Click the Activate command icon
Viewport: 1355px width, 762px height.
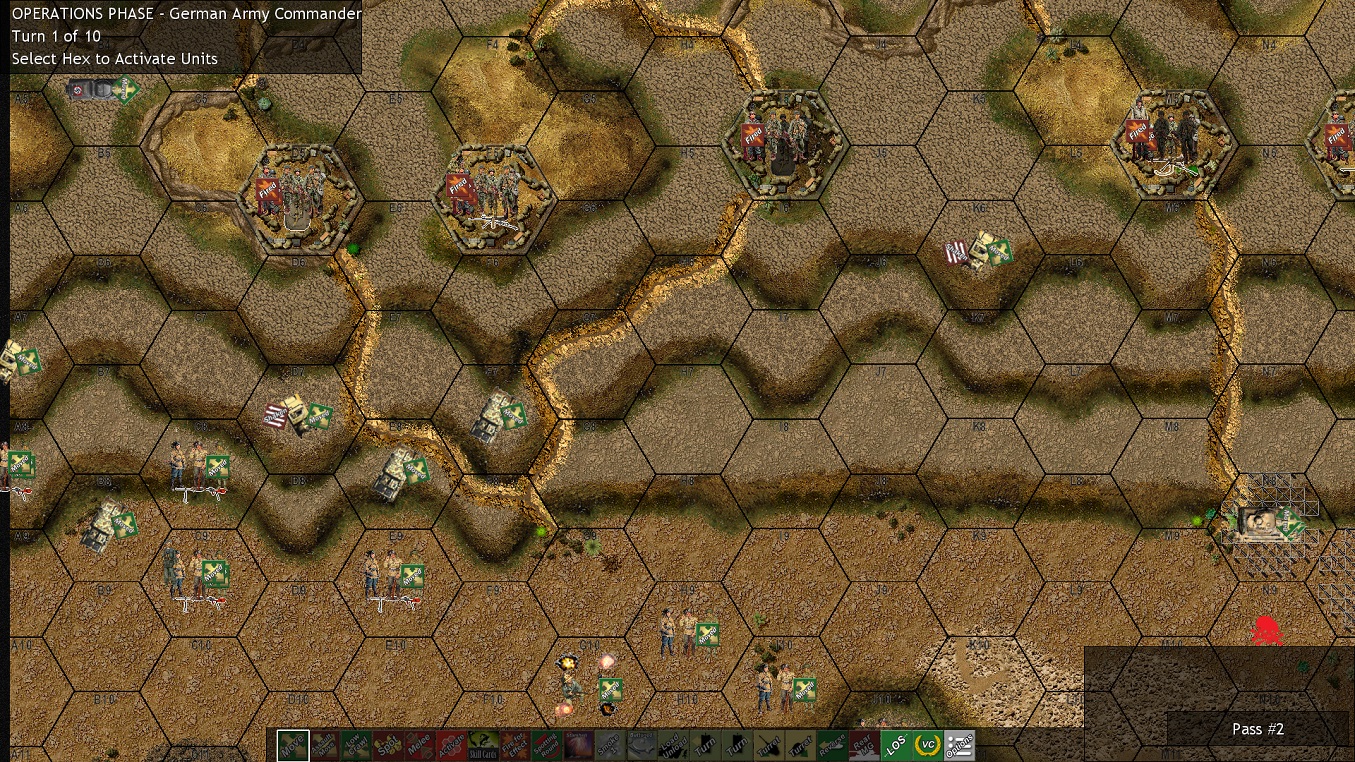[x=454, y=745]
